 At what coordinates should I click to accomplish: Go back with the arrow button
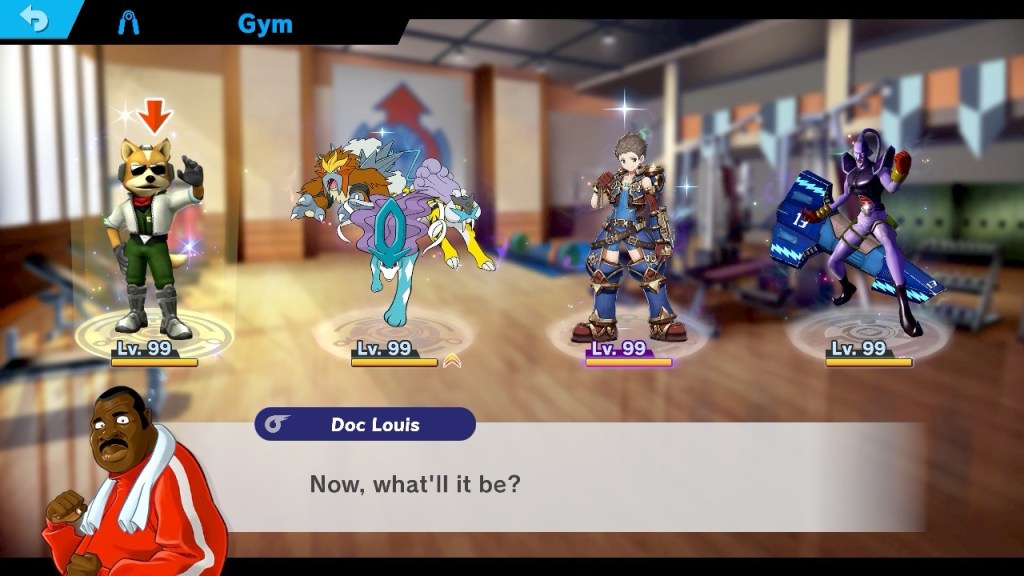(36, 20)
